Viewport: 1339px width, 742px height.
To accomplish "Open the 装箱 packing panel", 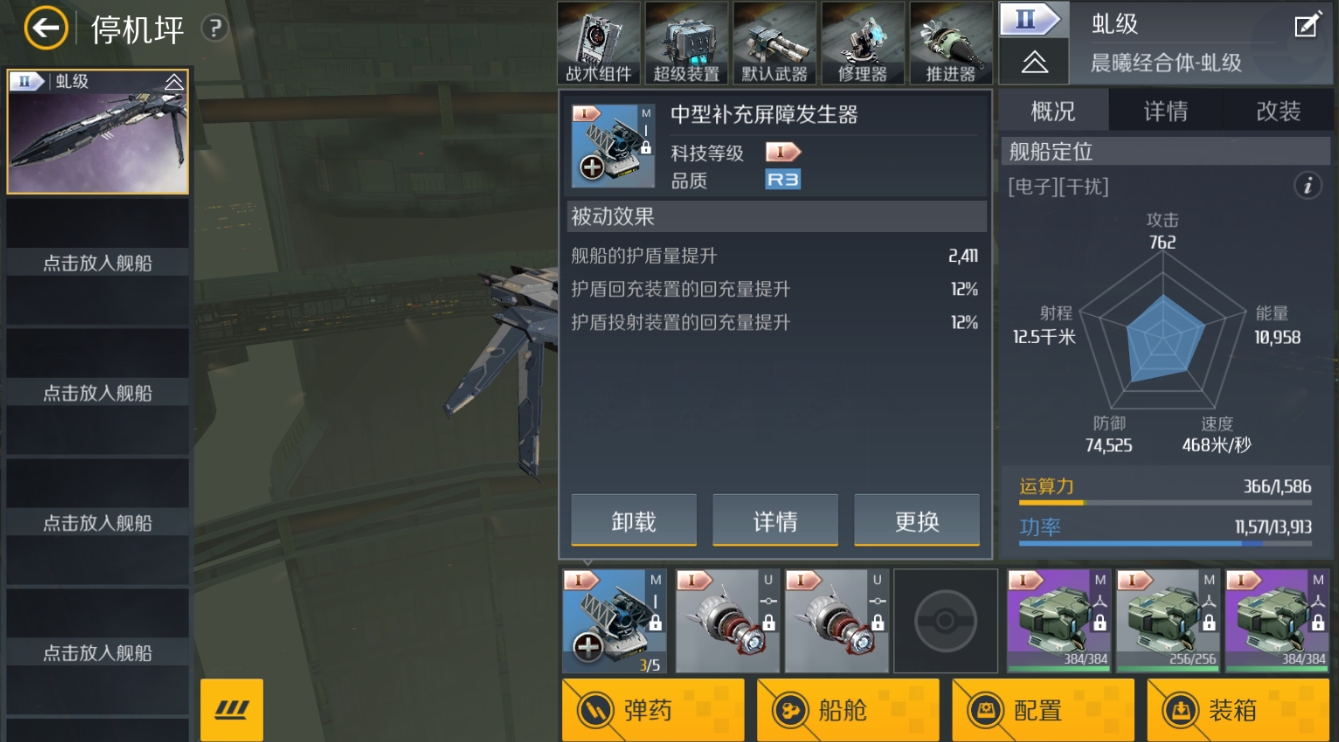I will 1237,710.
